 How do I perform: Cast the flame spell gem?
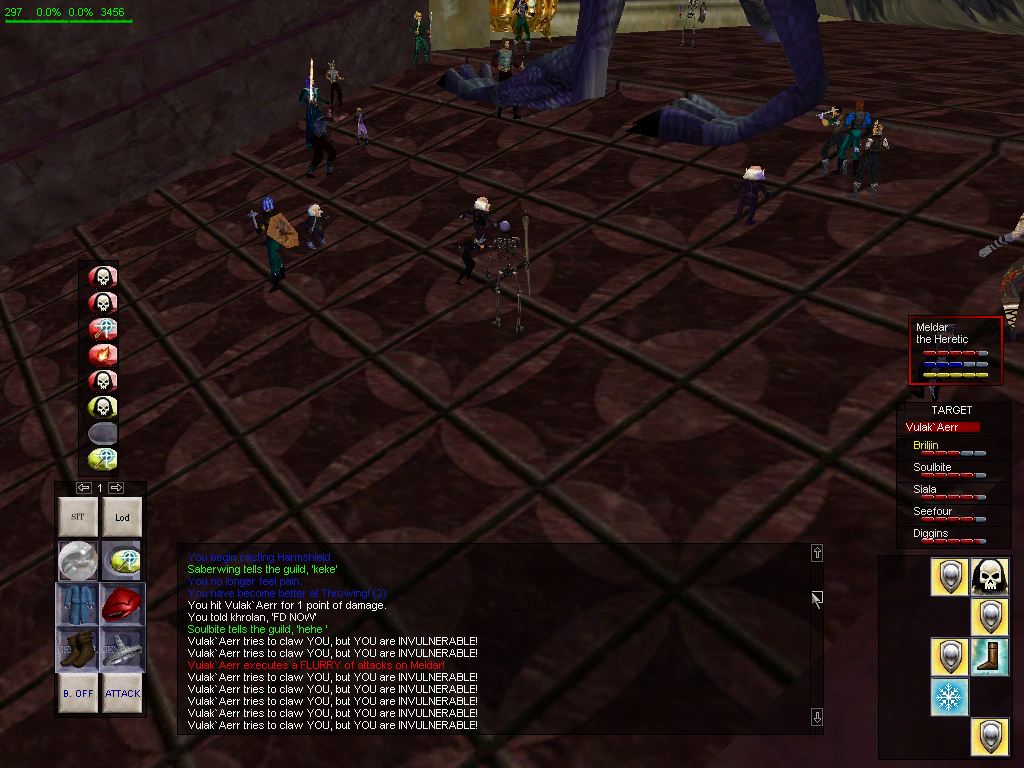coord(103,354)
